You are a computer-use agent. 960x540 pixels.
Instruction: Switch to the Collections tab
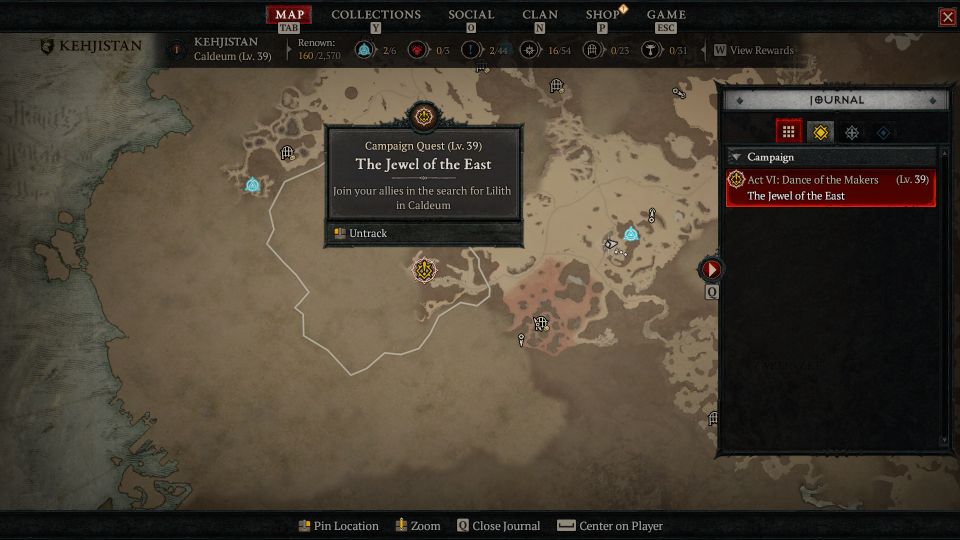375,15
